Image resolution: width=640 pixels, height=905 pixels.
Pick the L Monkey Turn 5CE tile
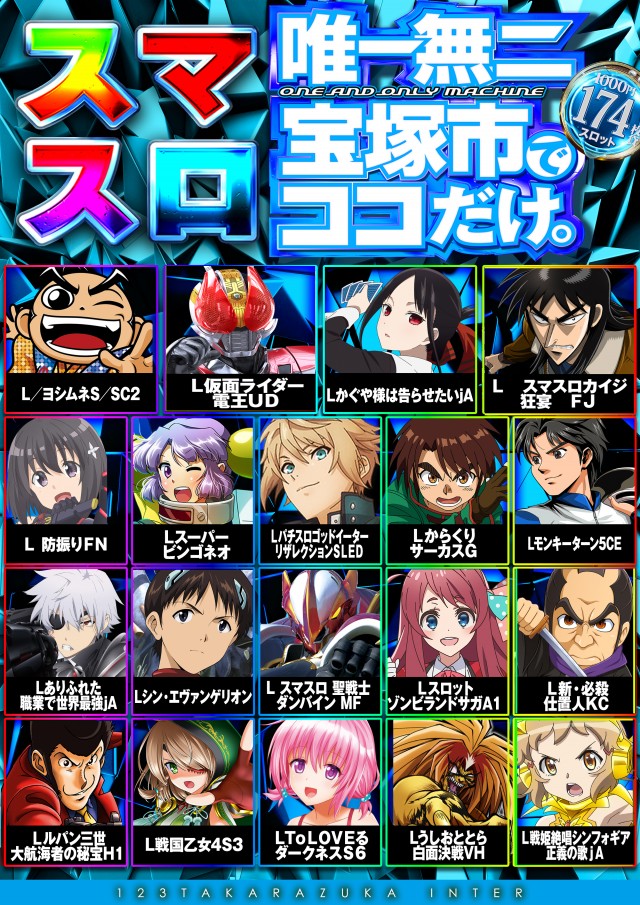(x=575, y=491)
